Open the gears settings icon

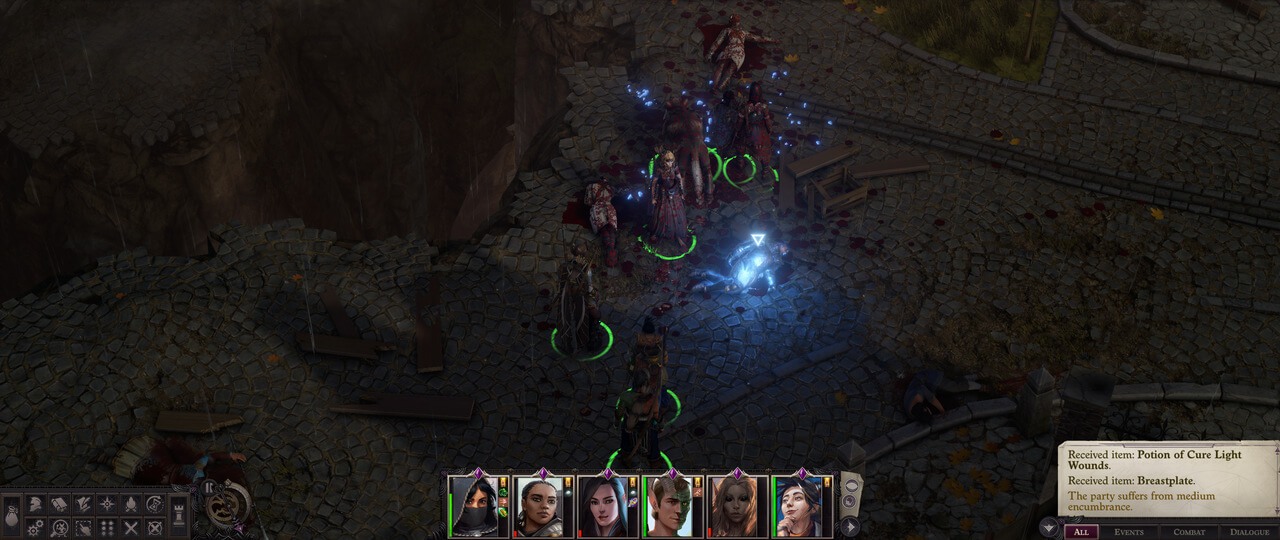pos(36,527)
